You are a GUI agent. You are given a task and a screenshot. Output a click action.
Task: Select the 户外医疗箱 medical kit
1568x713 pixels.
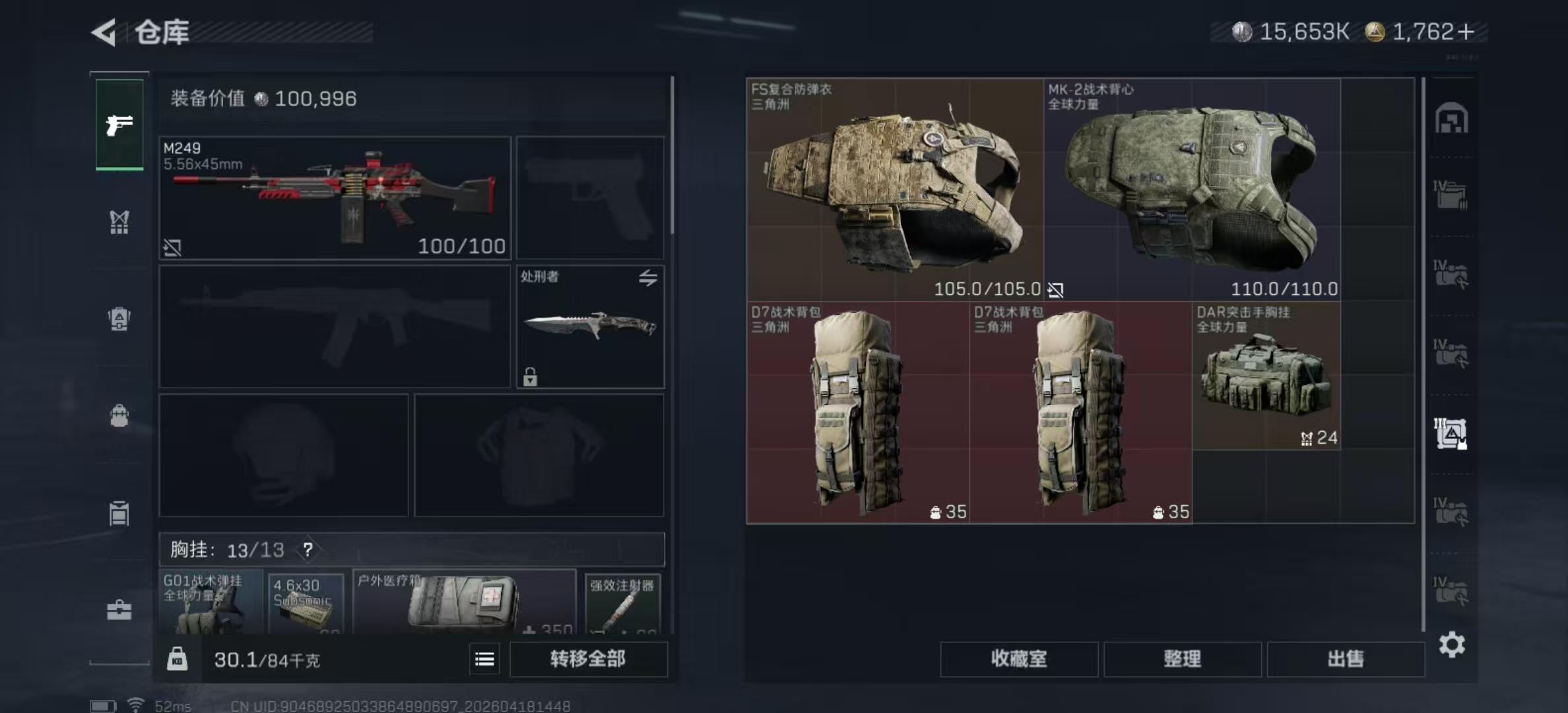[464, 602]
